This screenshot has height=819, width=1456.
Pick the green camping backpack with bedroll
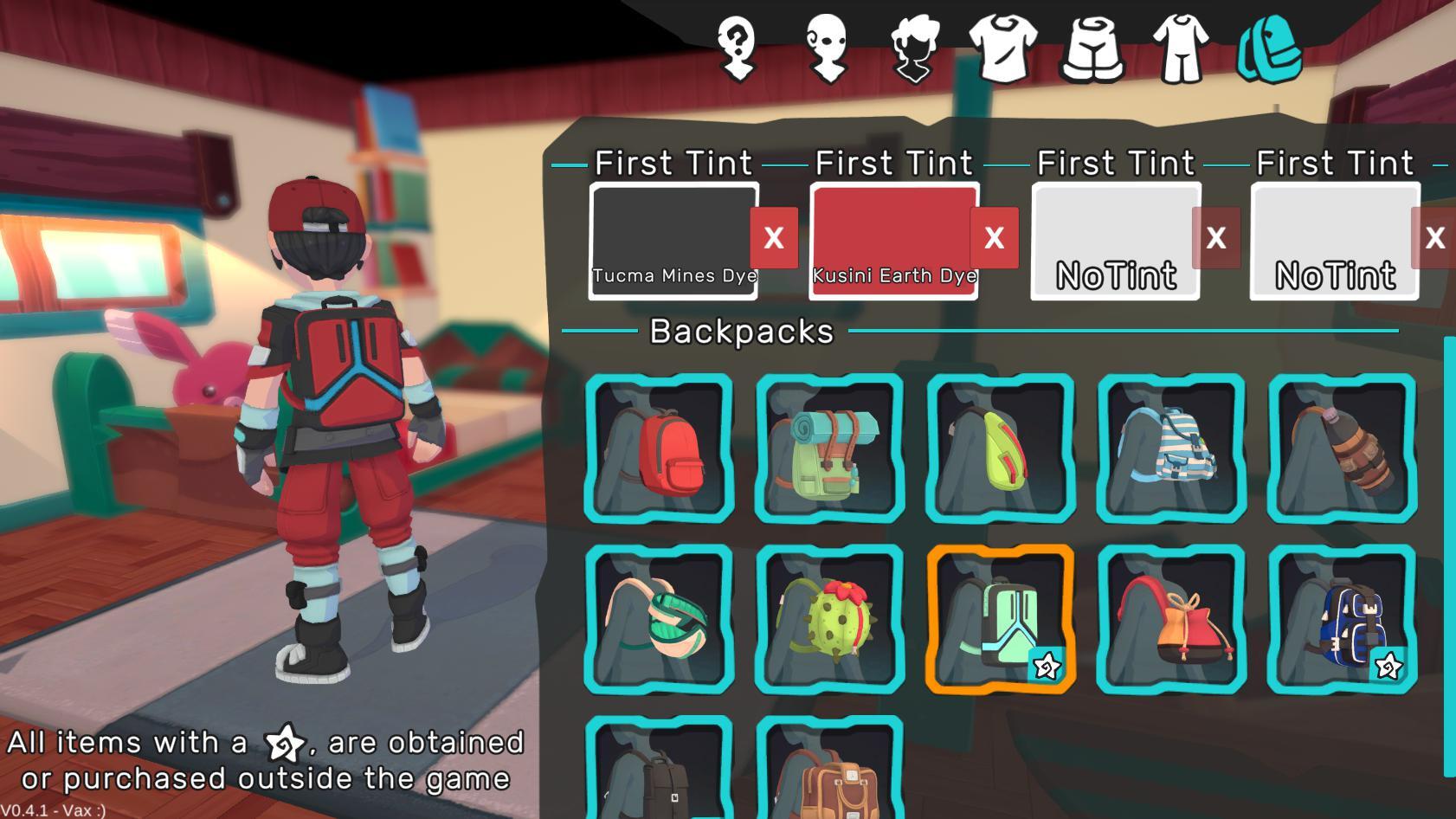point(831,448)
